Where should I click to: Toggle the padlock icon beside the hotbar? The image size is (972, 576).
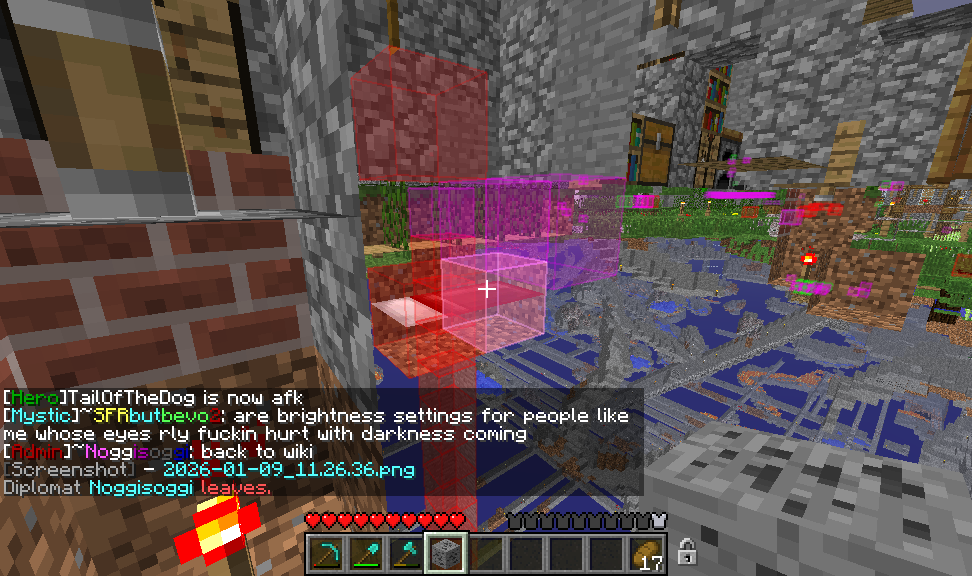(687, 551)
